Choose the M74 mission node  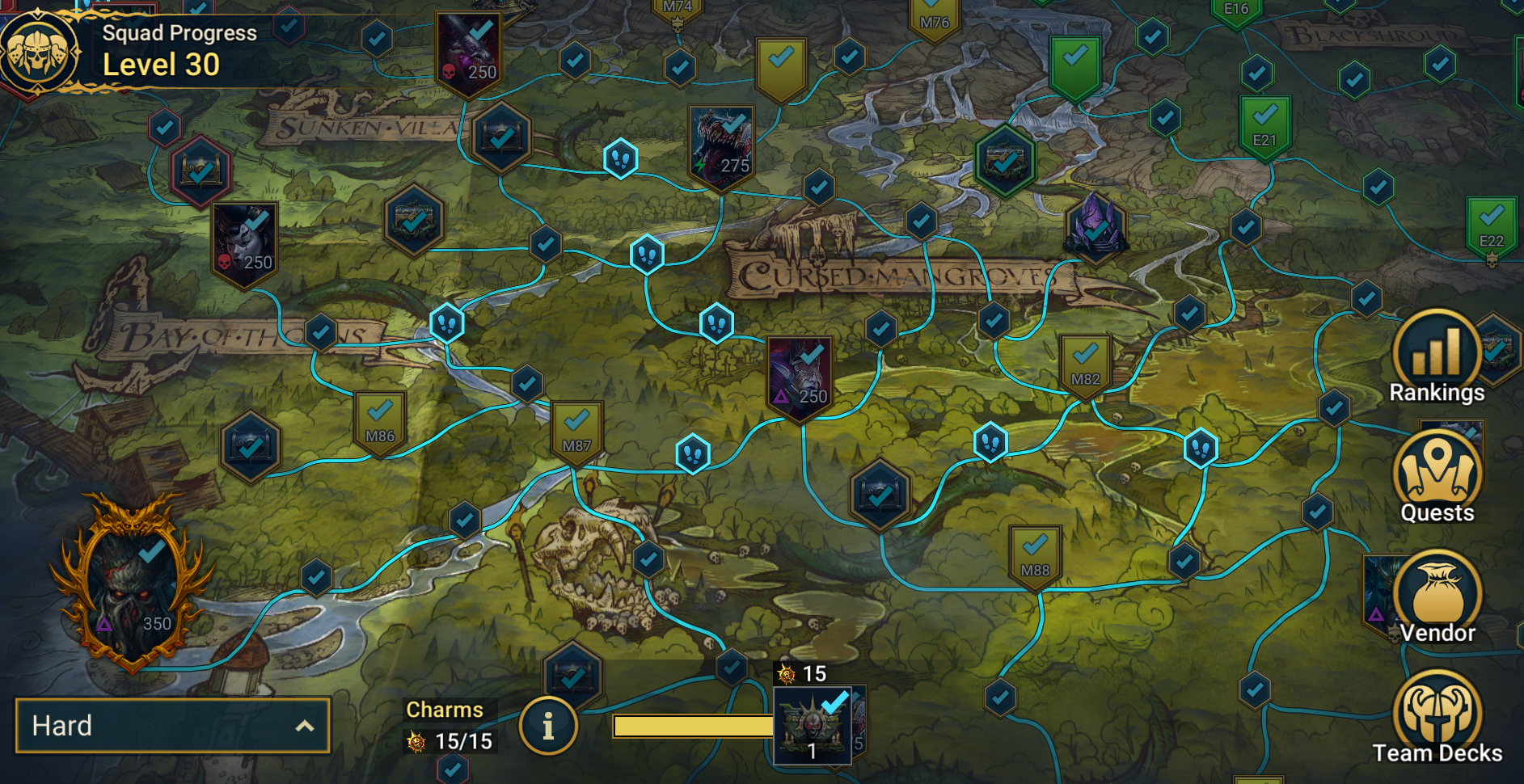coord(678,11)
